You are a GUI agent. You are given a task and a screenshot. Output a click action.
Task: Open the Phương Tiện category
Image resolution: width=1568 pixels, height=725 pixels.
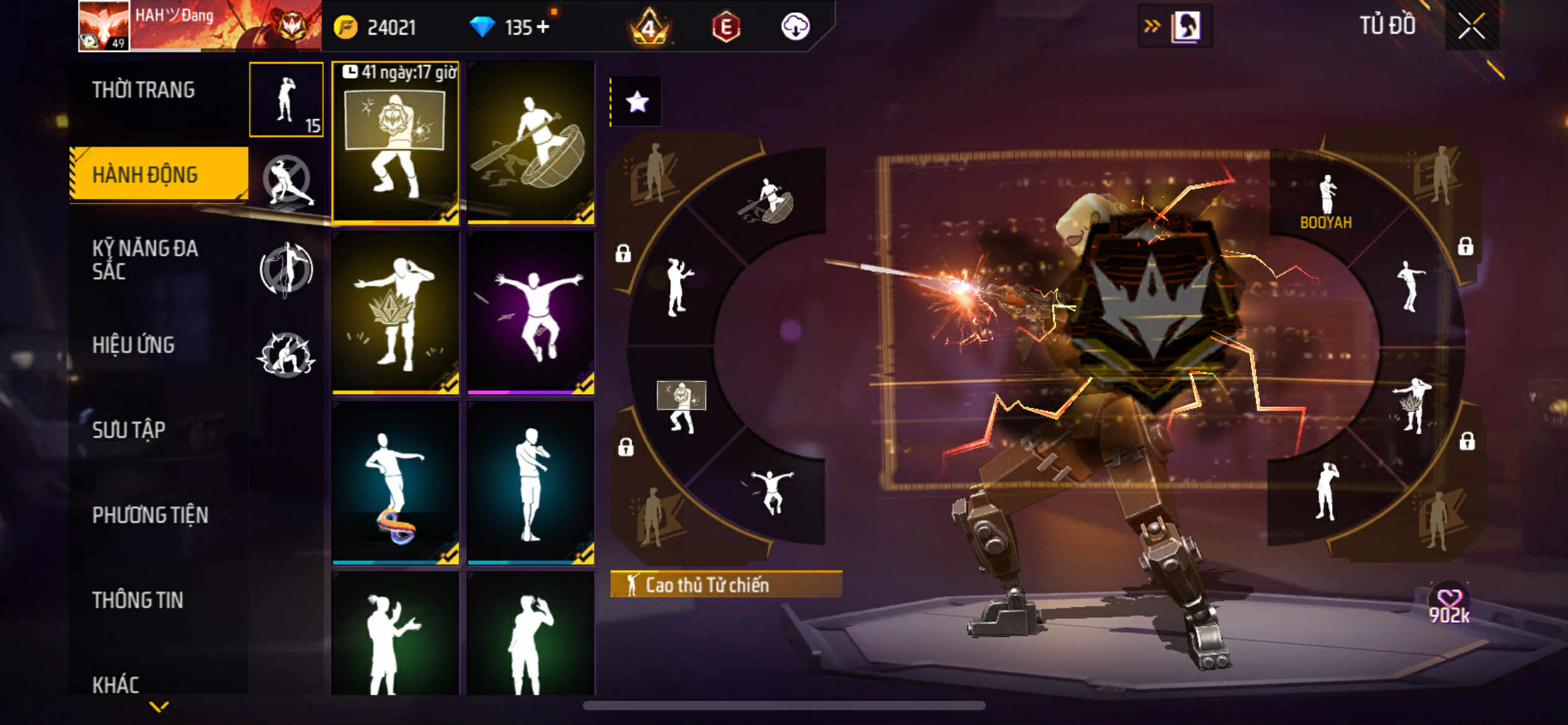coord(150,515)
